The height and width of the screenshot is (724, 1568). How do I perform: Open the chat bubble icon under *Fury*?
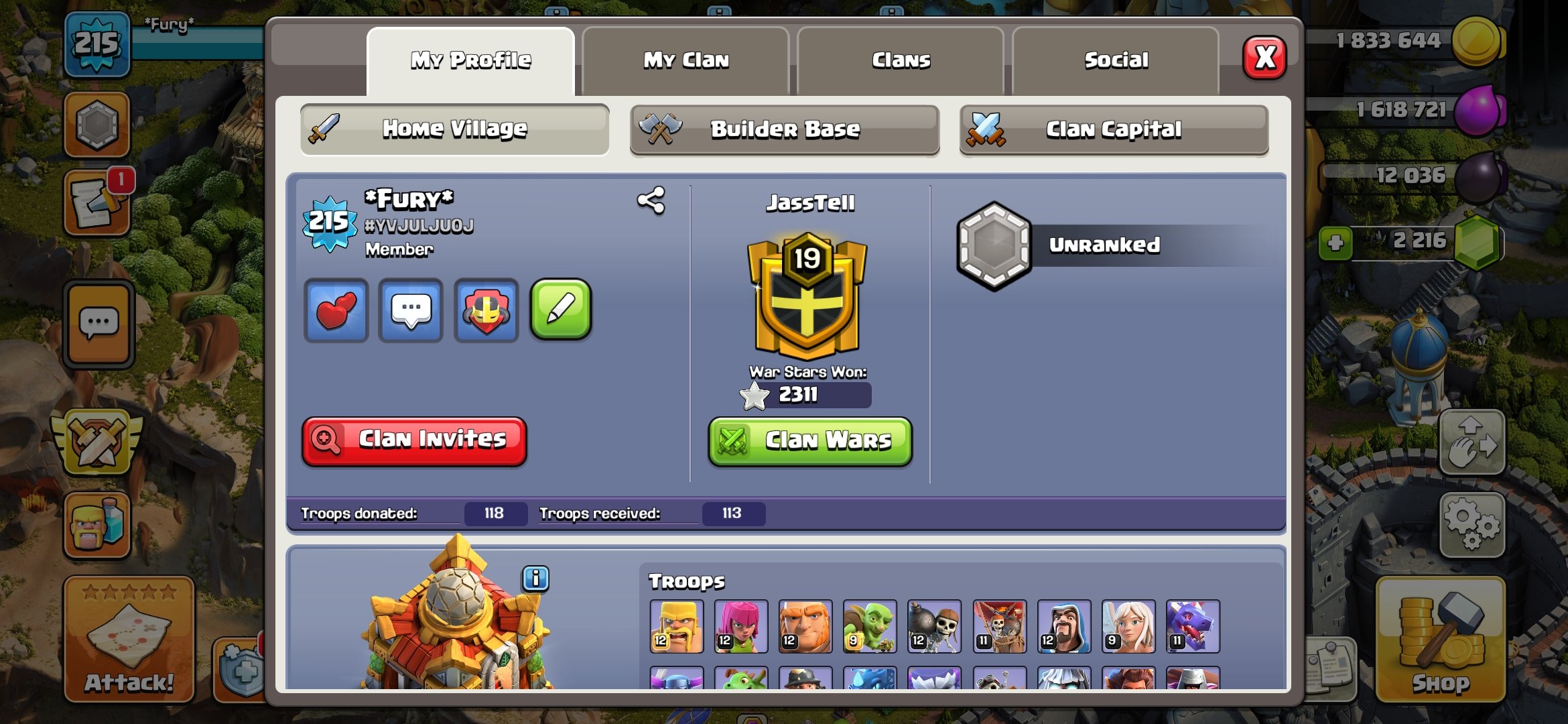click(411, 309)
